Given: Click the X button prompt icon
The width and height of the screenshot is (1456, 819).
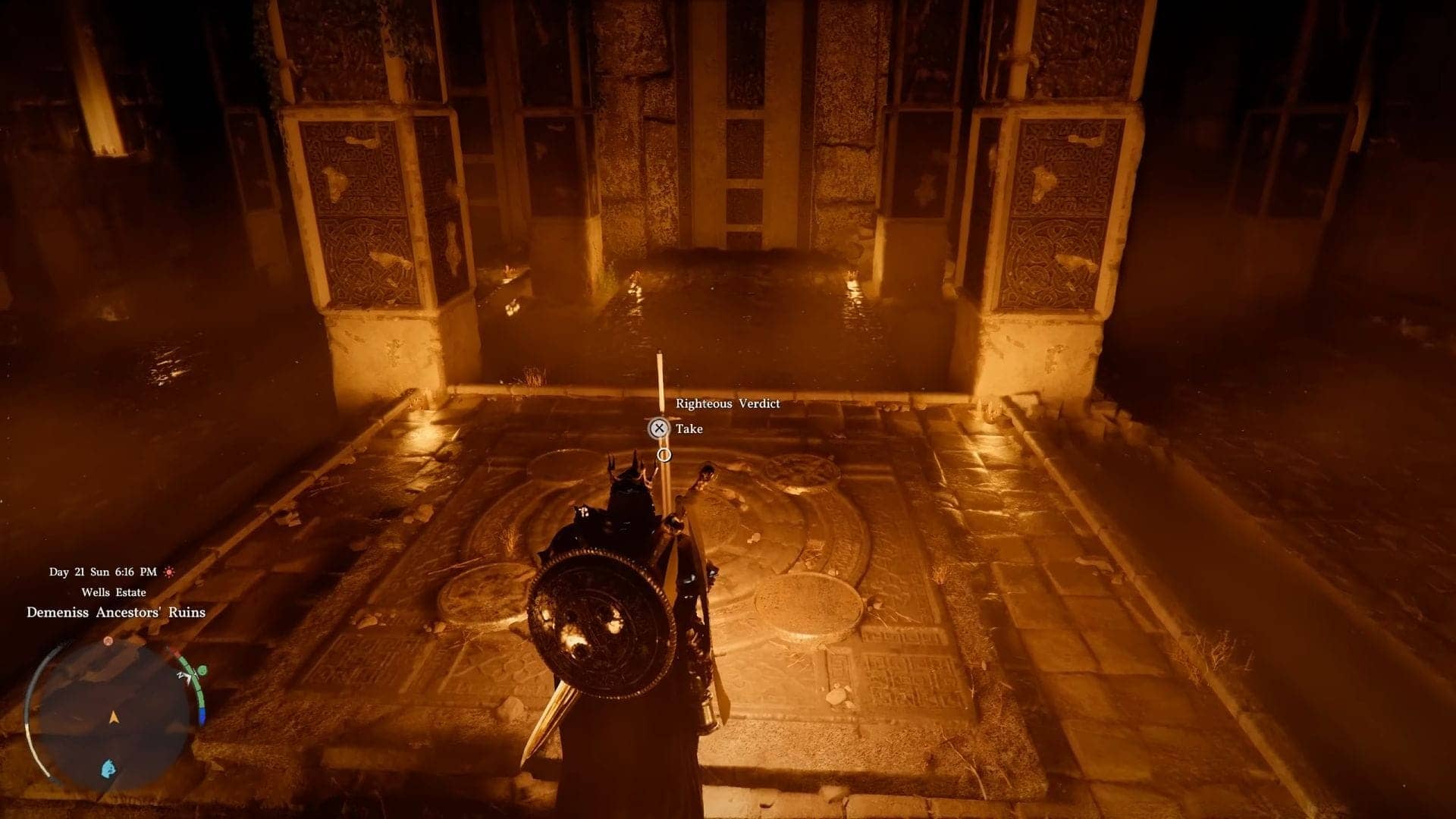Looking at the screenshot, I should [x=659, y=428].
